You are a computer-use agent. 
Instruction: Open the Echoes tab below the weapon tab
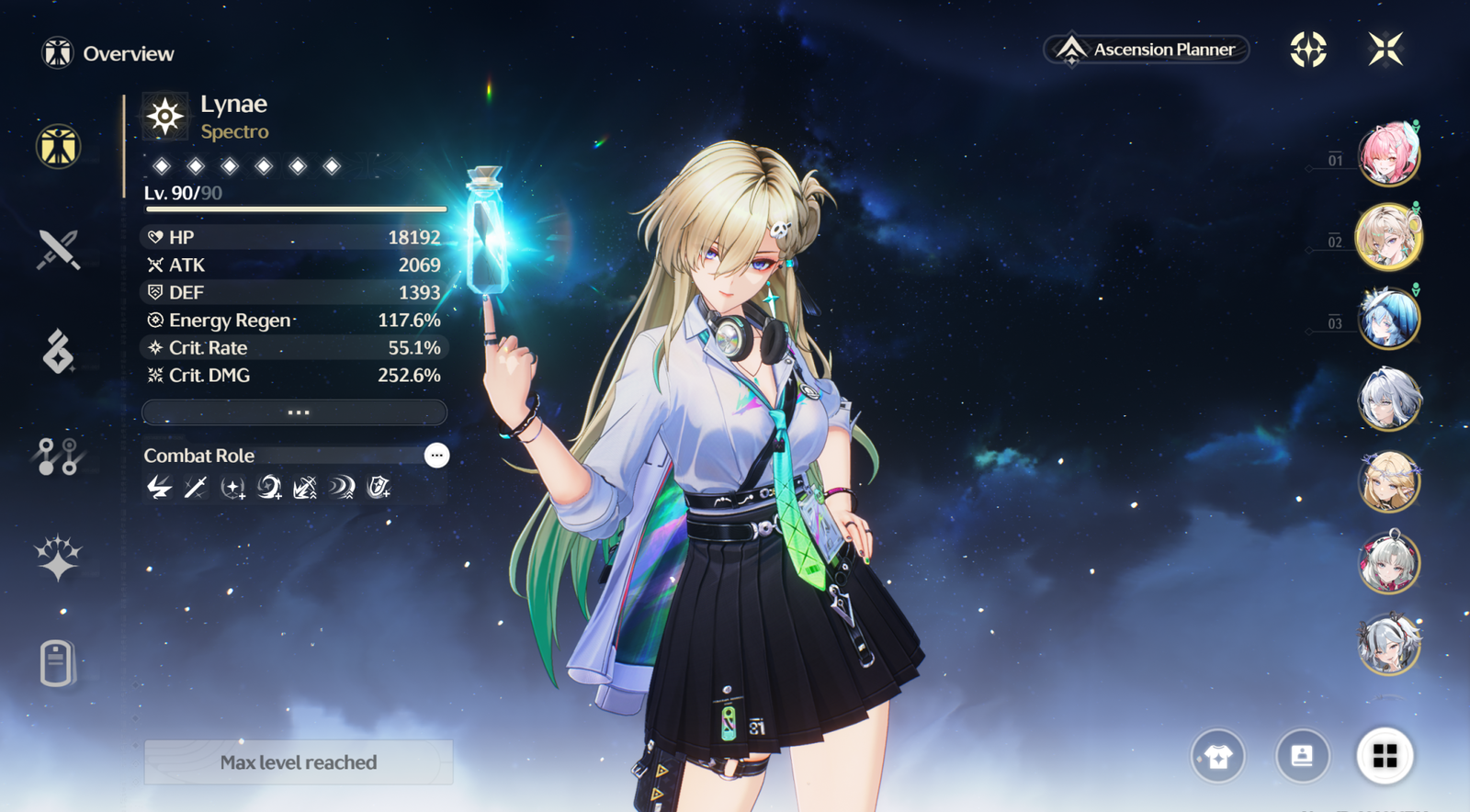pos(58,352)
